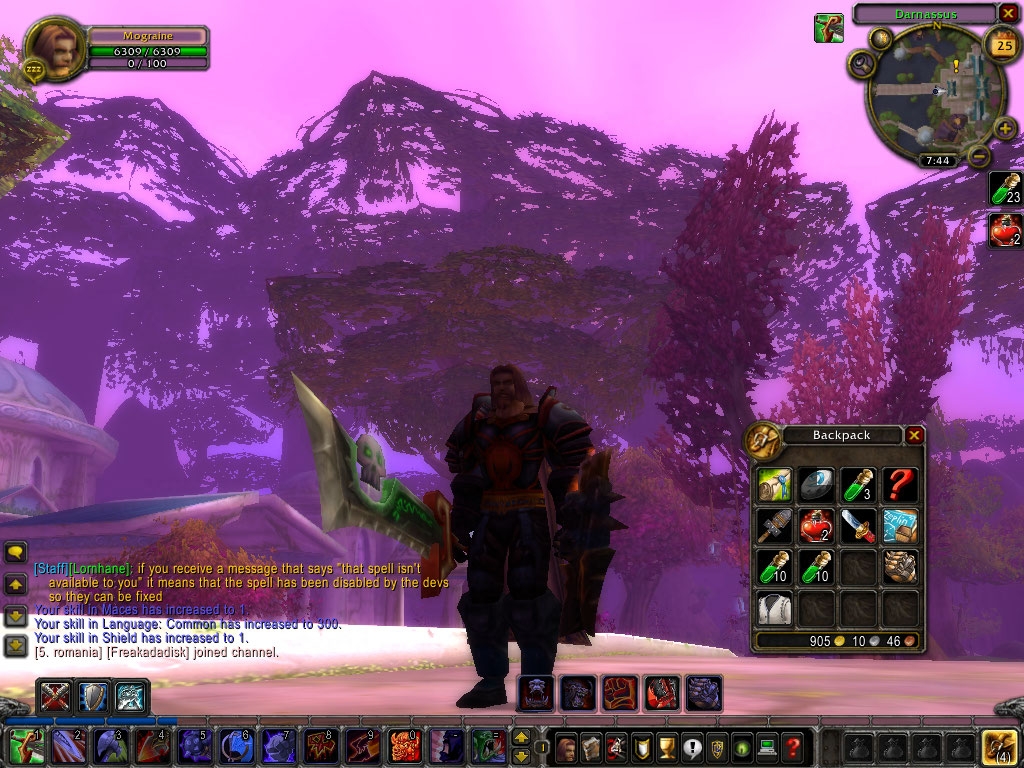Select the shield defensive stance button
The width and height of the screenshot is (1024, 768).
pos(93,696)
